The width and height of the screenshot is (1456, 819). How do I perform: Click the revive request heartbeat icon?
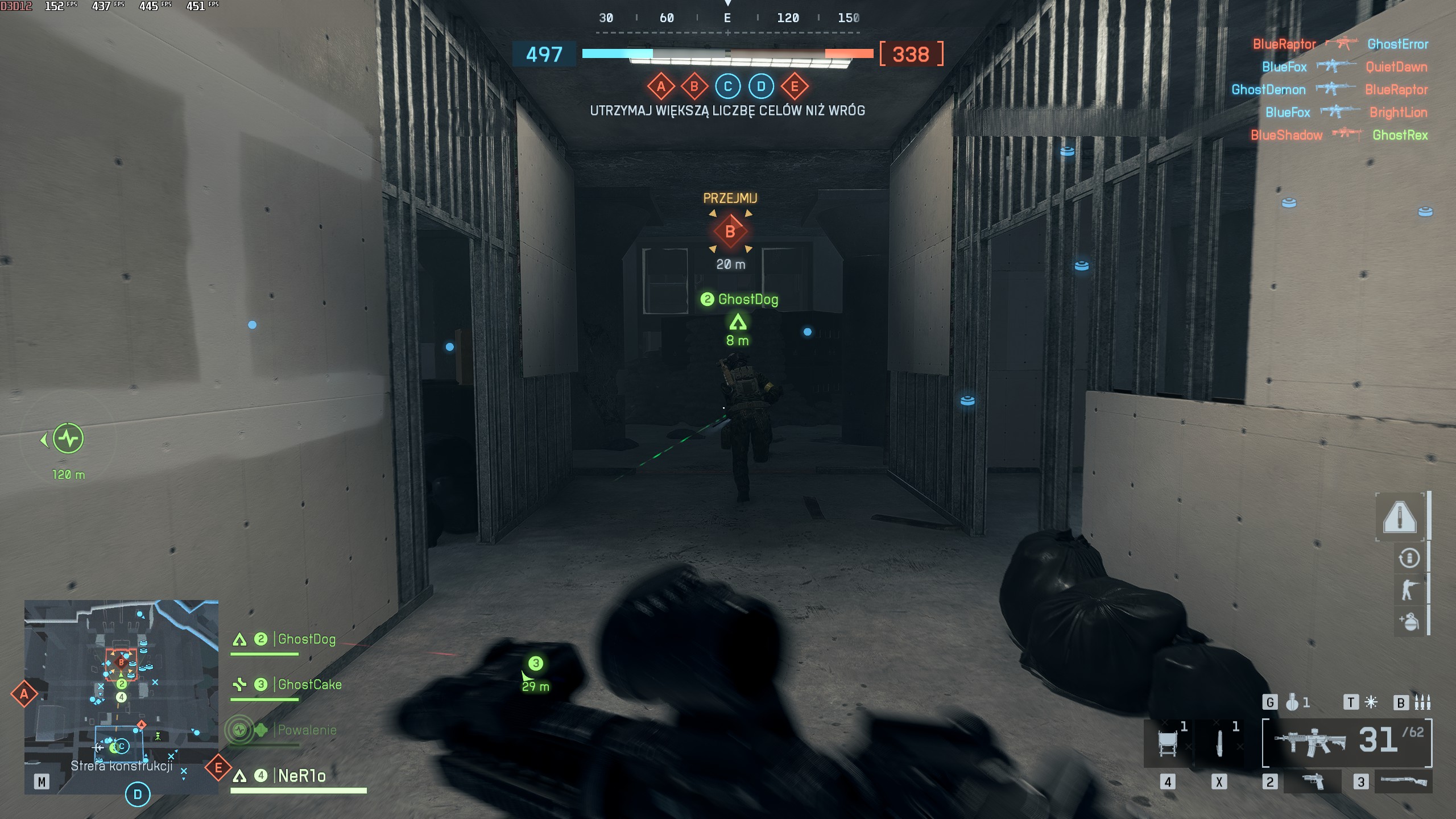coord(68,439)
